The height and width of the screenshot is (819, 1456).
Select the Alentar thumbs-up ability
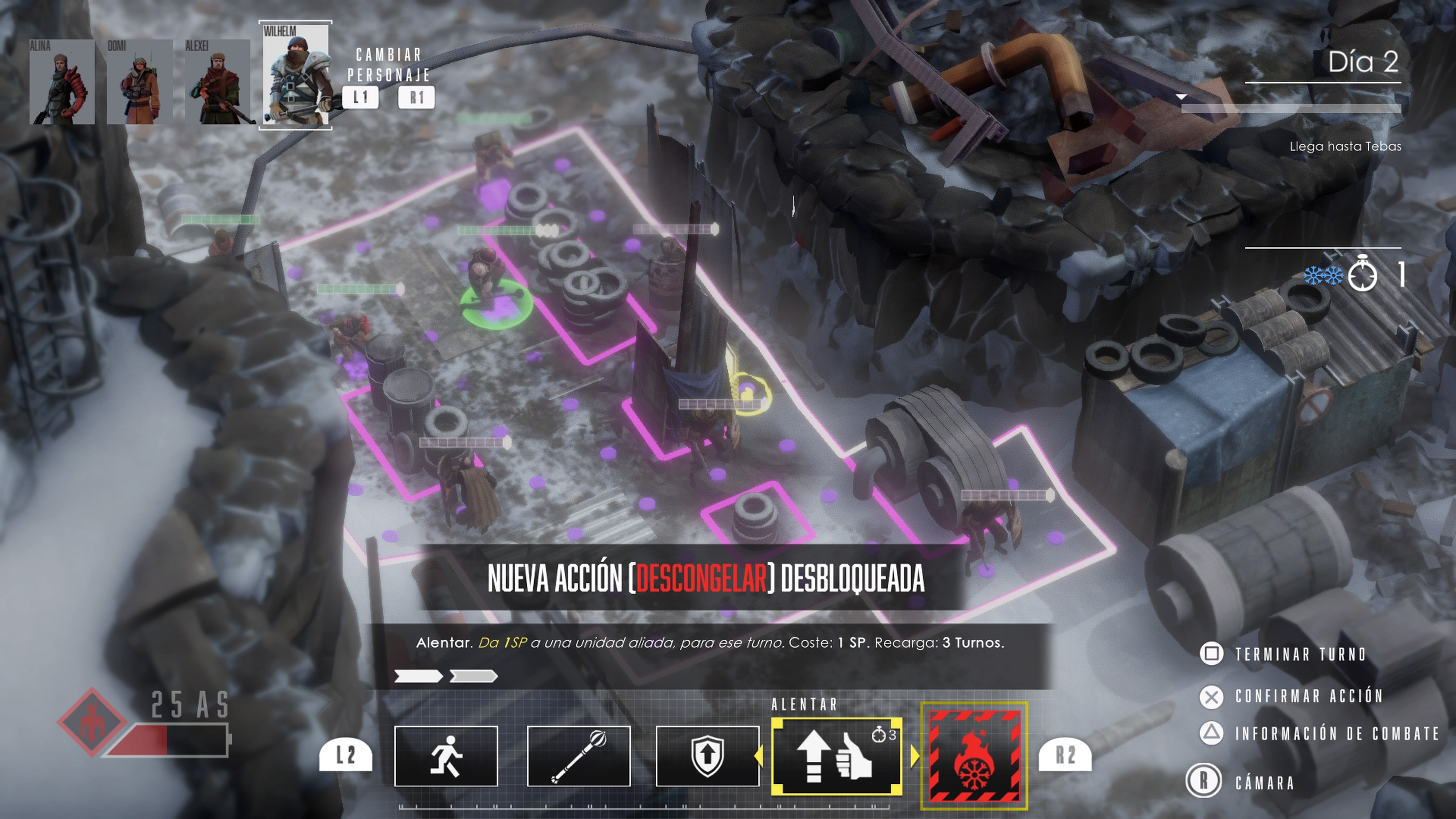click(836, 757)
